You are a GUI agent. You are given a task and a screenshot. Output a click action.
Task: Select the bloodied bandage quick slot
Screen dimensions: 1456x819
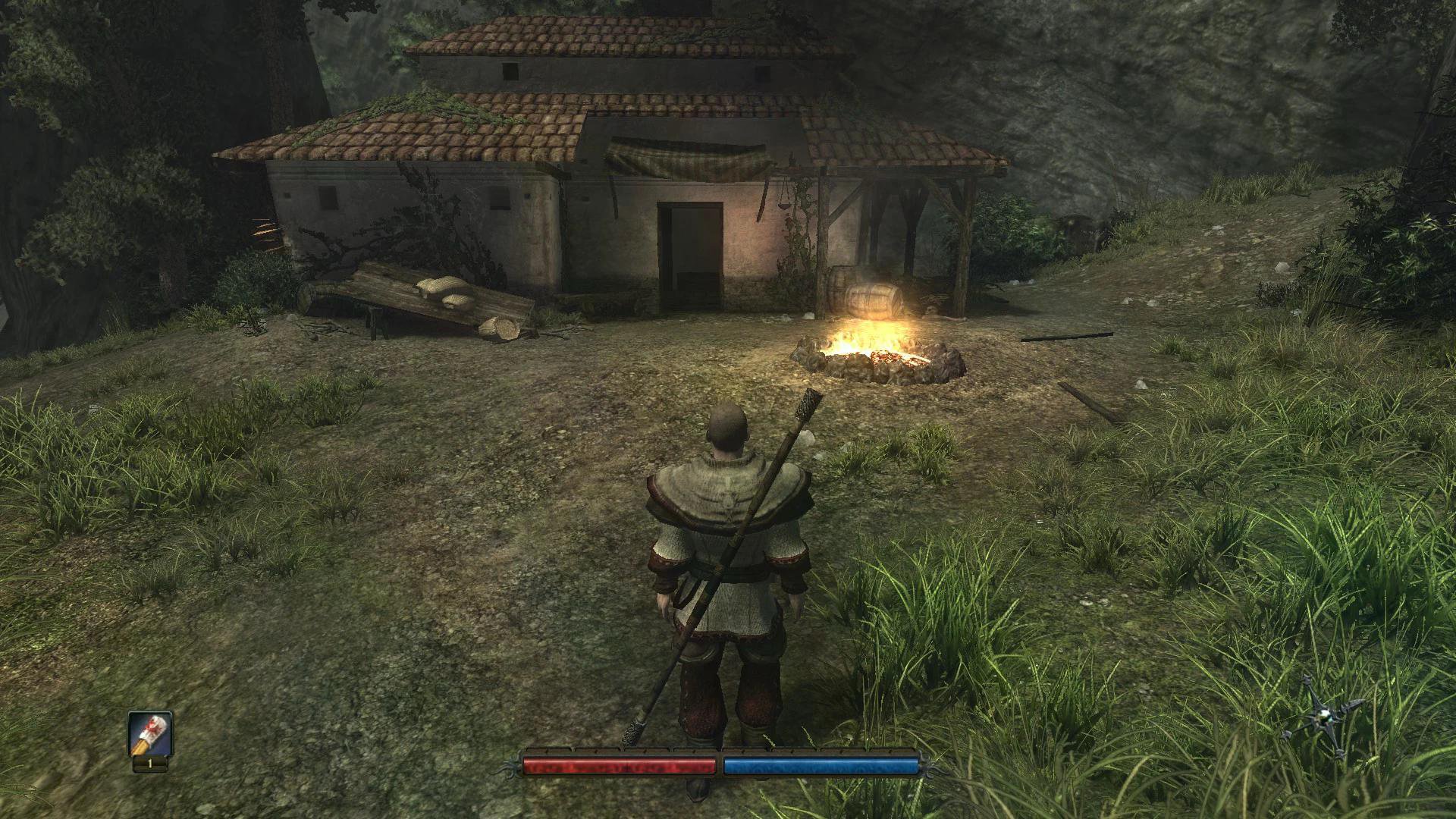[x=150, y=735]
